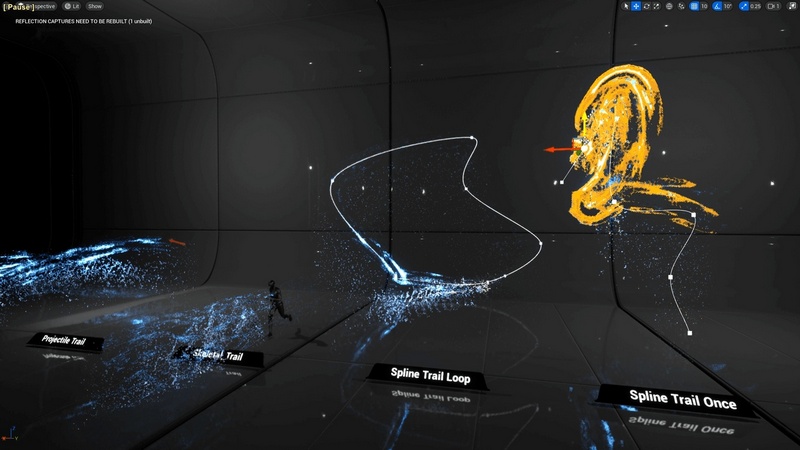
Task: Toggle surface snapping button
Action: (x=682, y=6)
